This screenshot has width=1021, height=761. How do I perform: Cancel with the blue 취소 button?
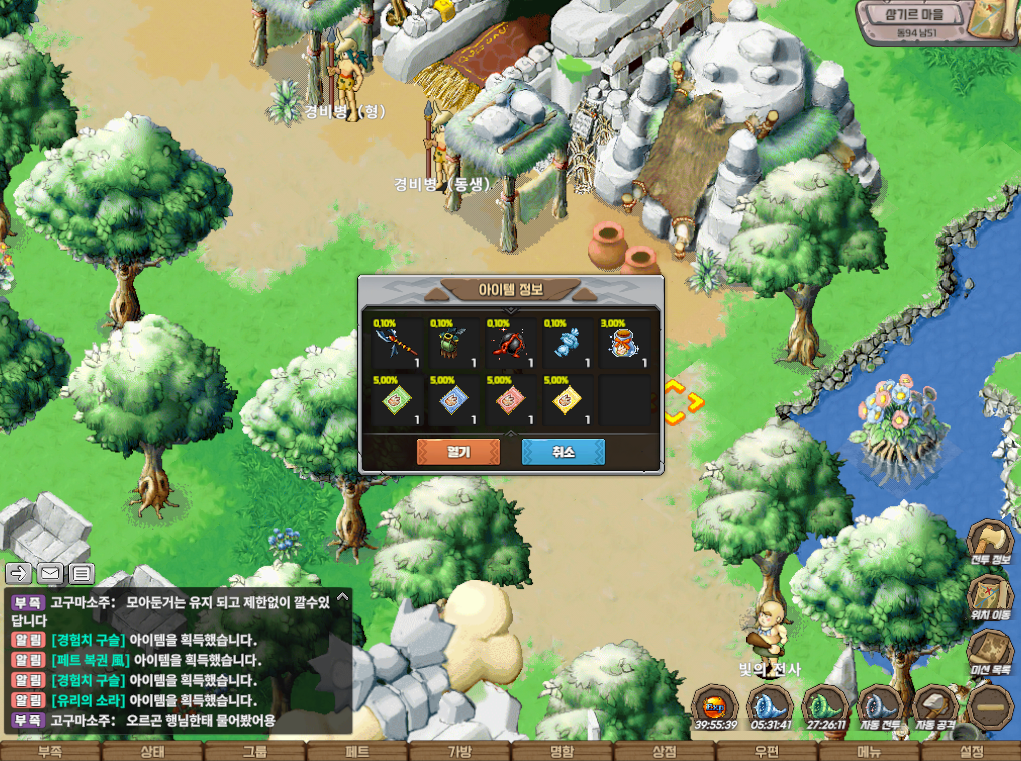(563, 452)
